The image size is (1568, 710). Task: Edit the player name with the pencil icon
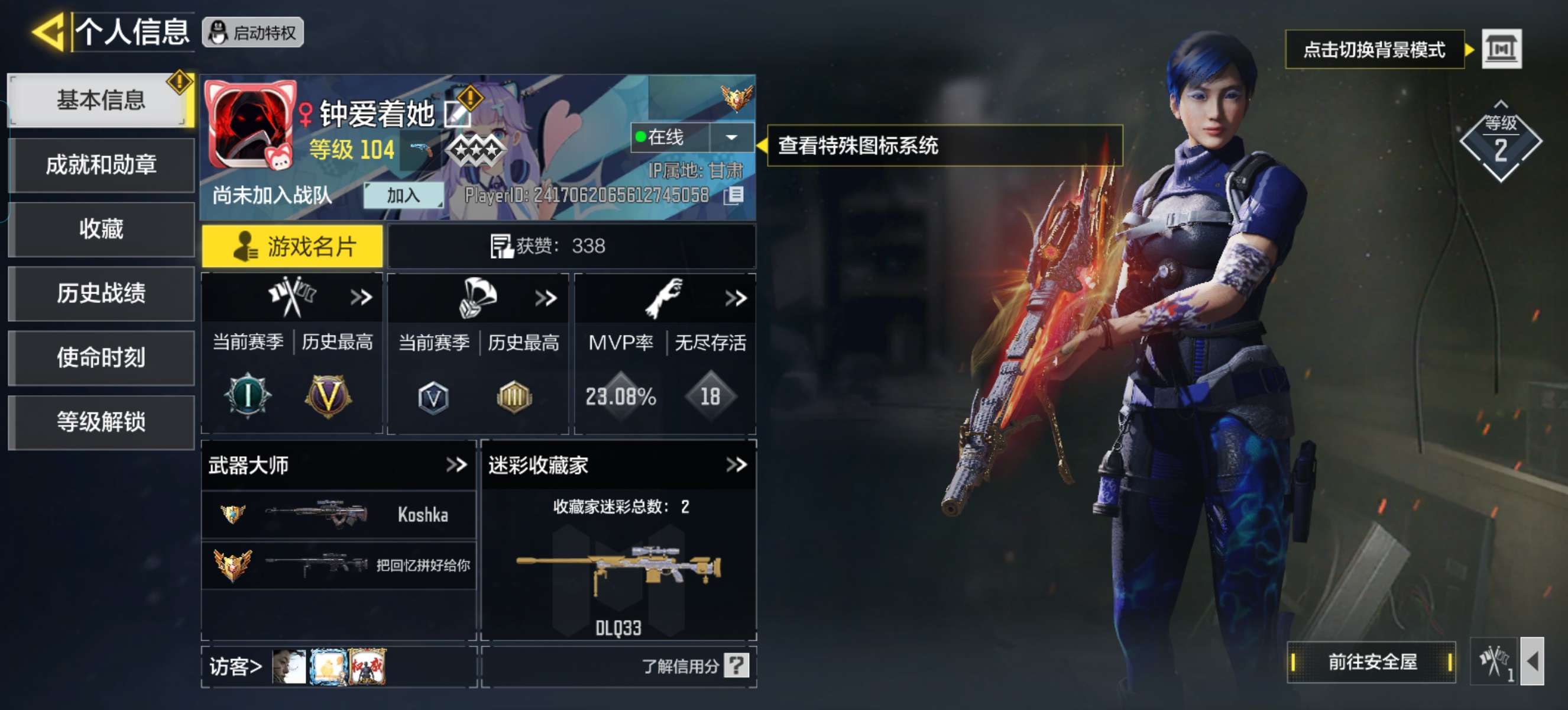[x=456, y=113]
